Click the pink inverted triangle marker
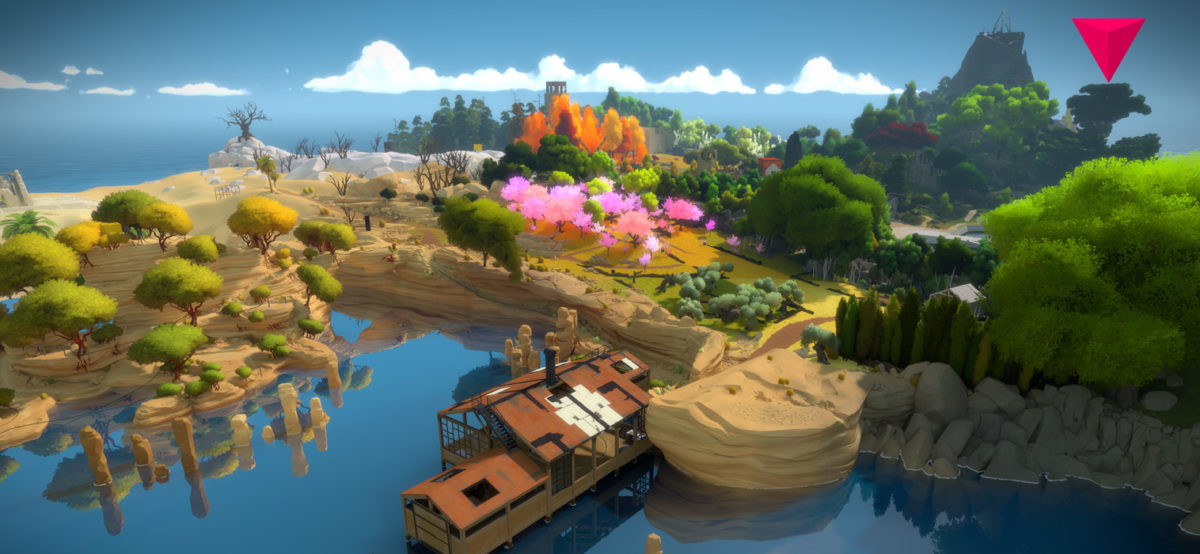The image size is (1200, 554). click(x=1108, y=42)
